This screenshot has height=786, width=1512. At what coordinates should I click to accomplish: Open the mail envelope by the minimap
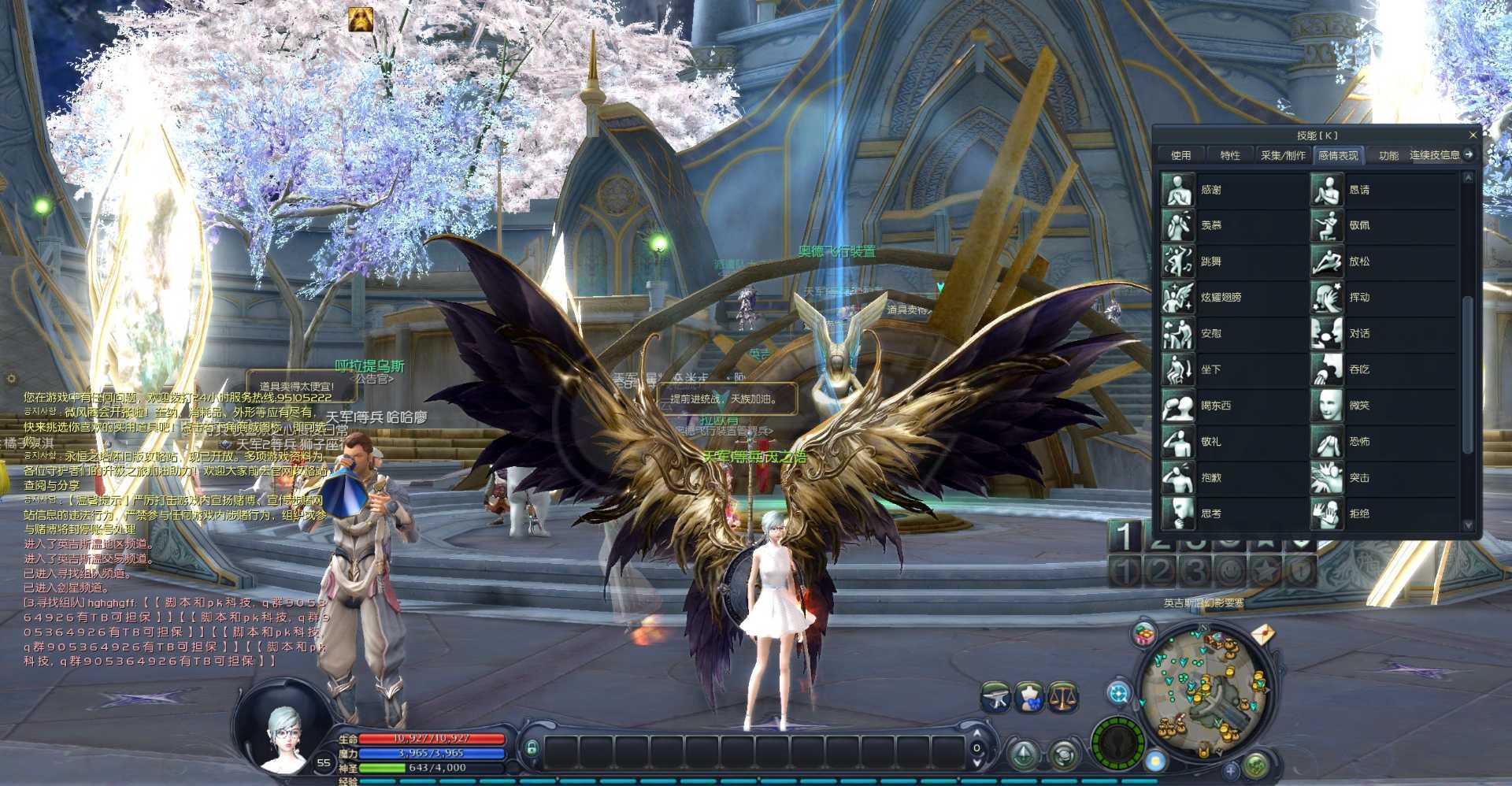[1262, 634]
